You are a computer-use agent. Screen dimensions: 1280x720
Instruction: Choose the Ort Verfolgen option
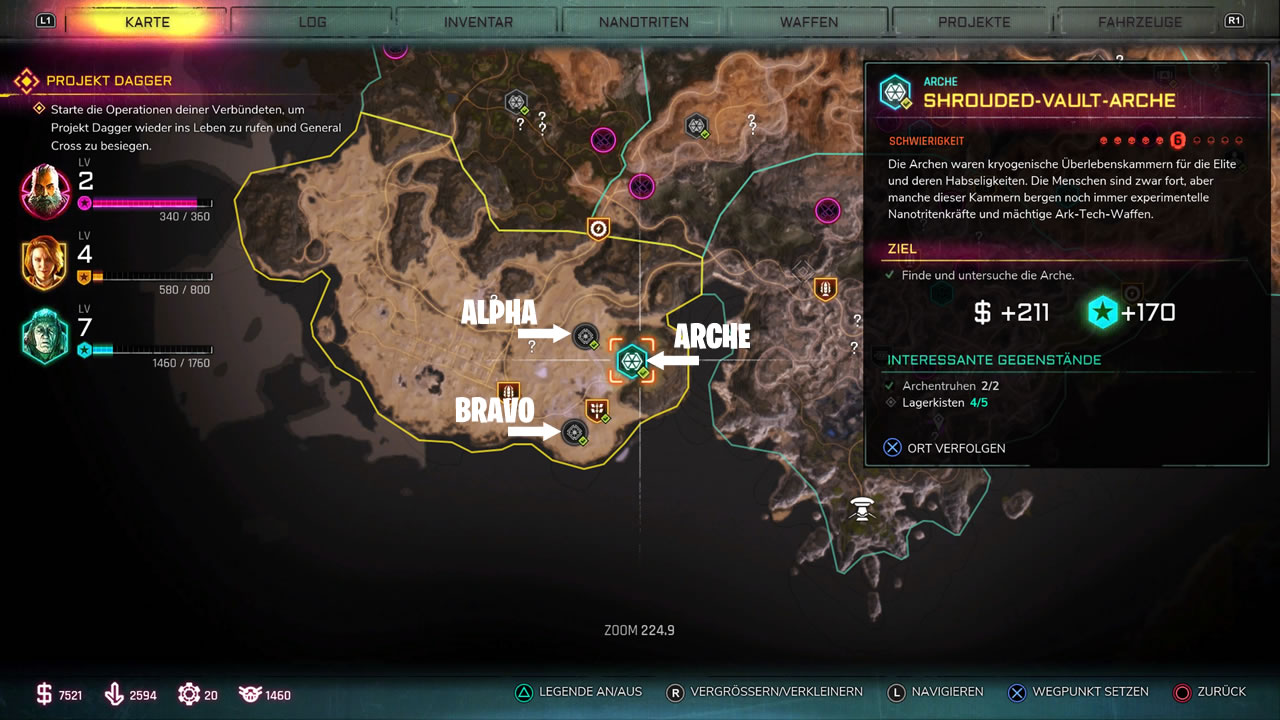click(945, 448)
